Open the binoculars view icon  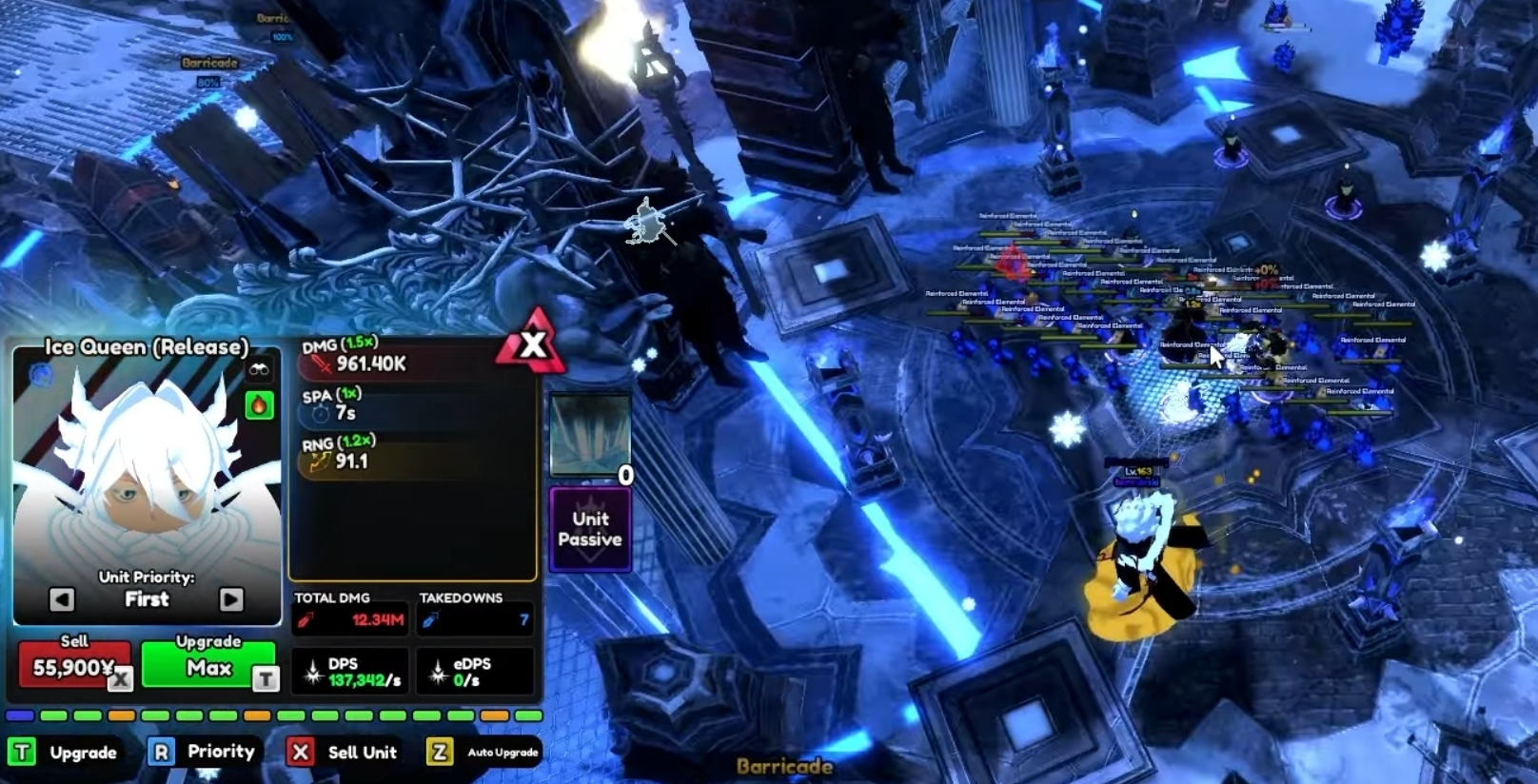261,369
